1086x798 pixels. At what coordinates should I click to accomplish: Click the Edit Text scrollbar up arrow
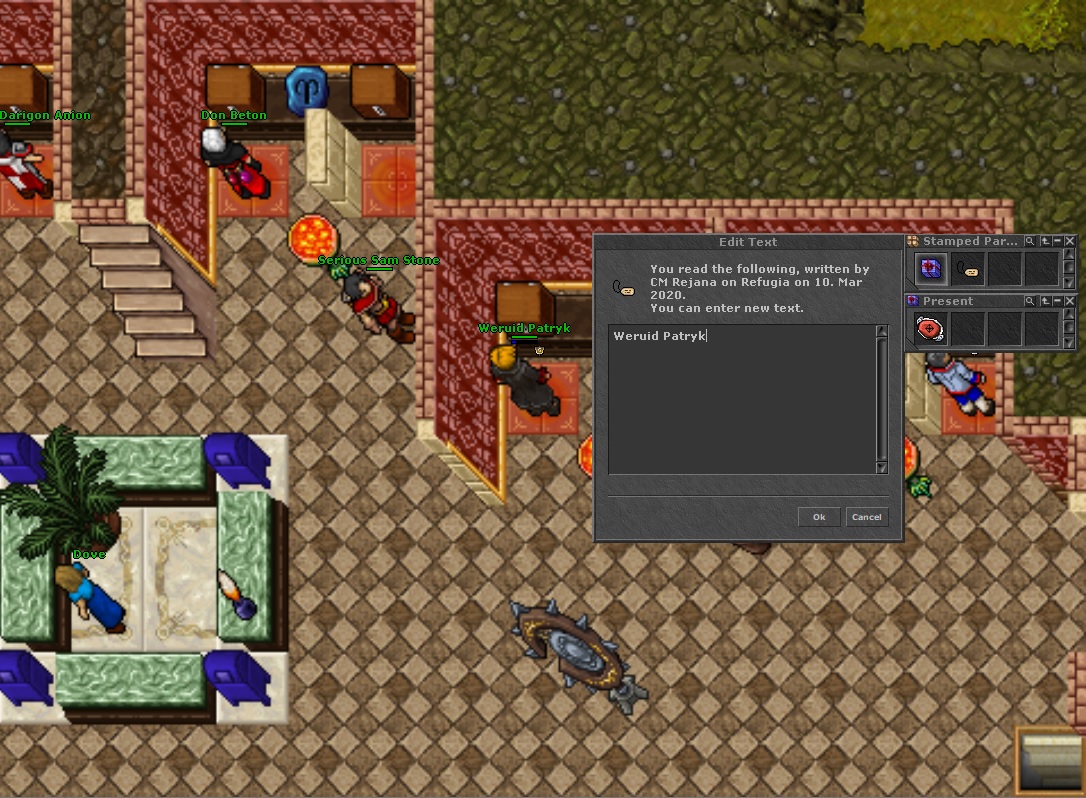tap(881, 332)
